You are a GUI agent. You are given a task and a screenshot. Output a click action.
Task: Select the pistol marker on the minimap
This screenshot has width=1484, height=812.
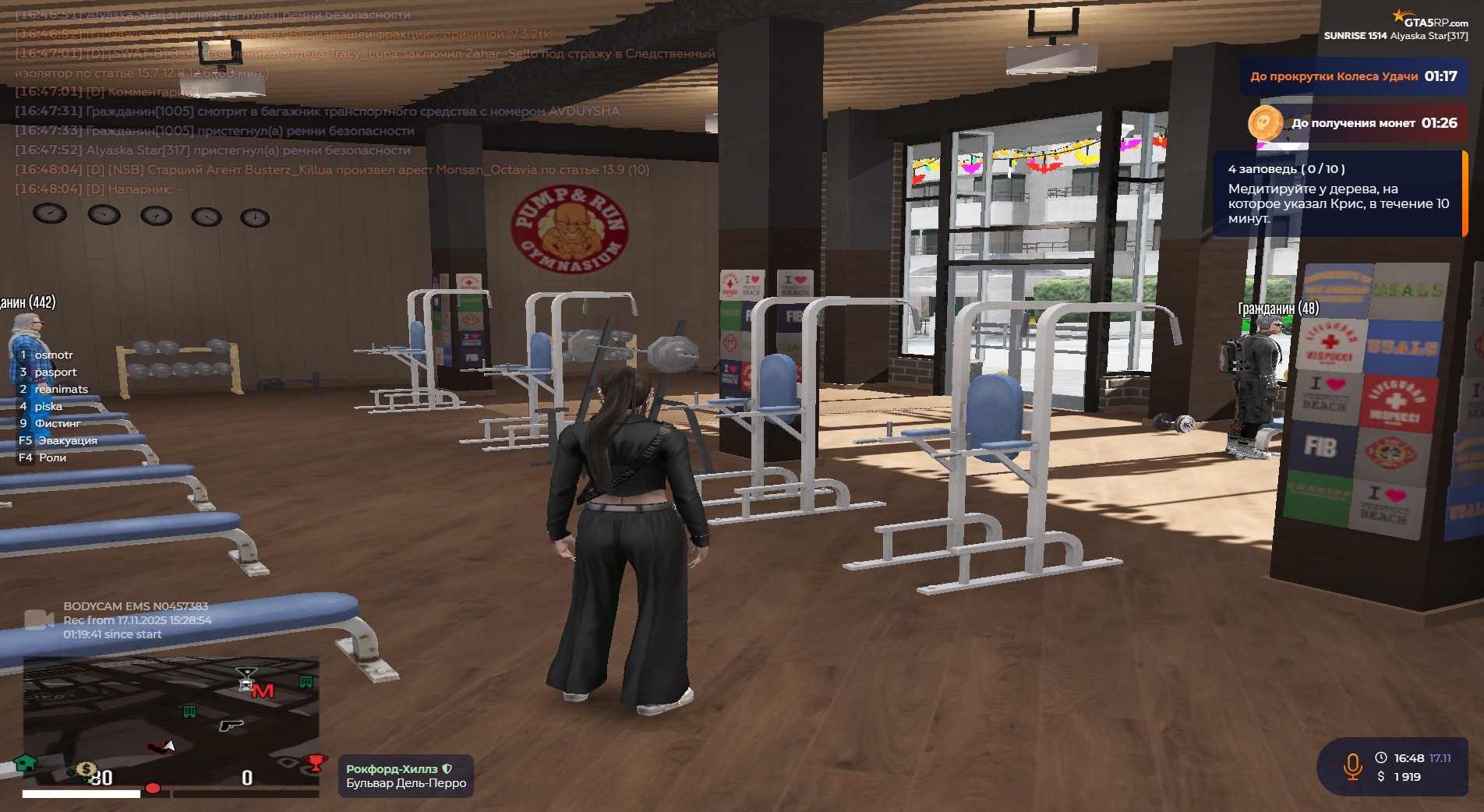[x=231, y=726]
